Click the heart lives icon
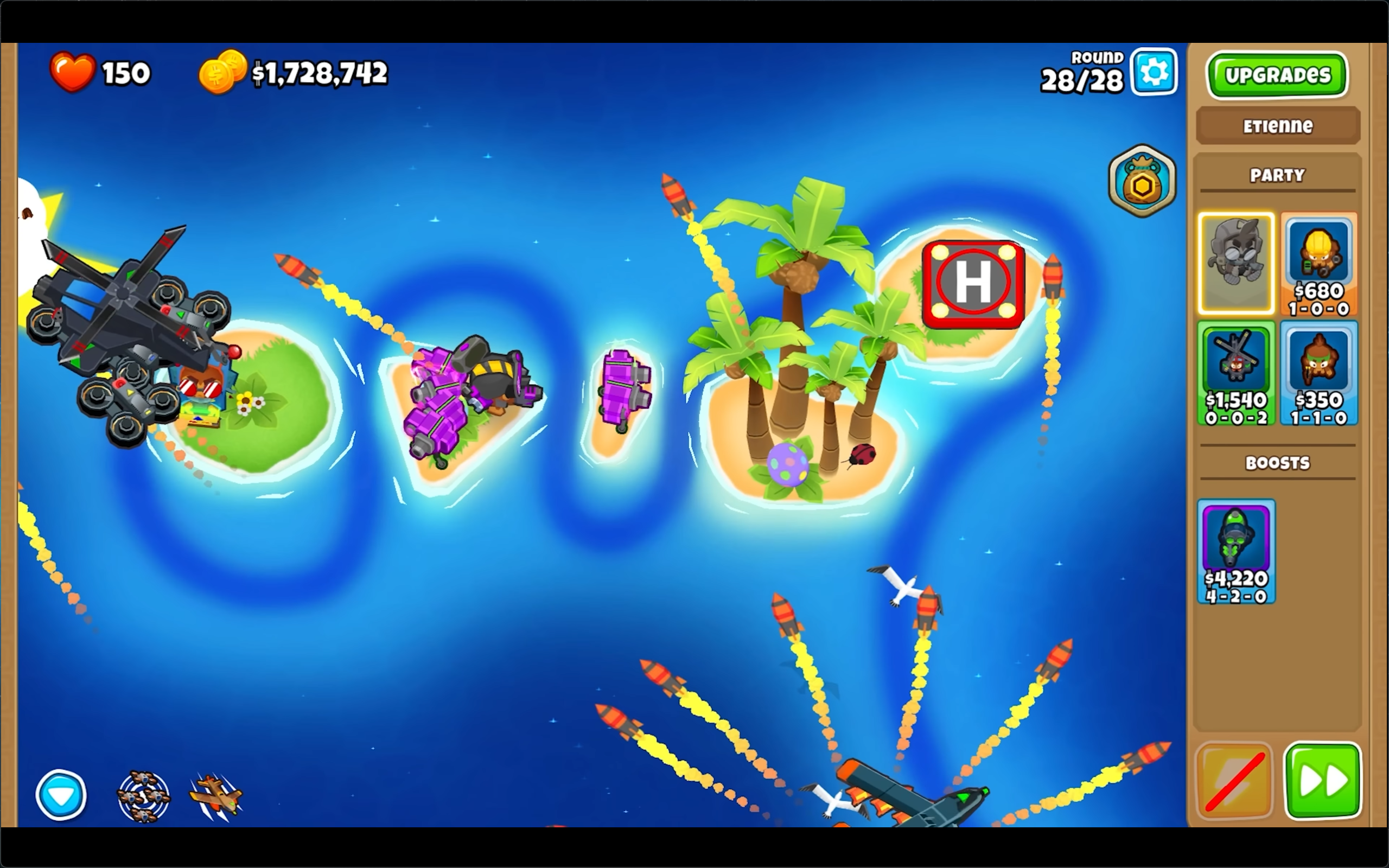This screenshot has width=1389, height=868. pos(73,71)
